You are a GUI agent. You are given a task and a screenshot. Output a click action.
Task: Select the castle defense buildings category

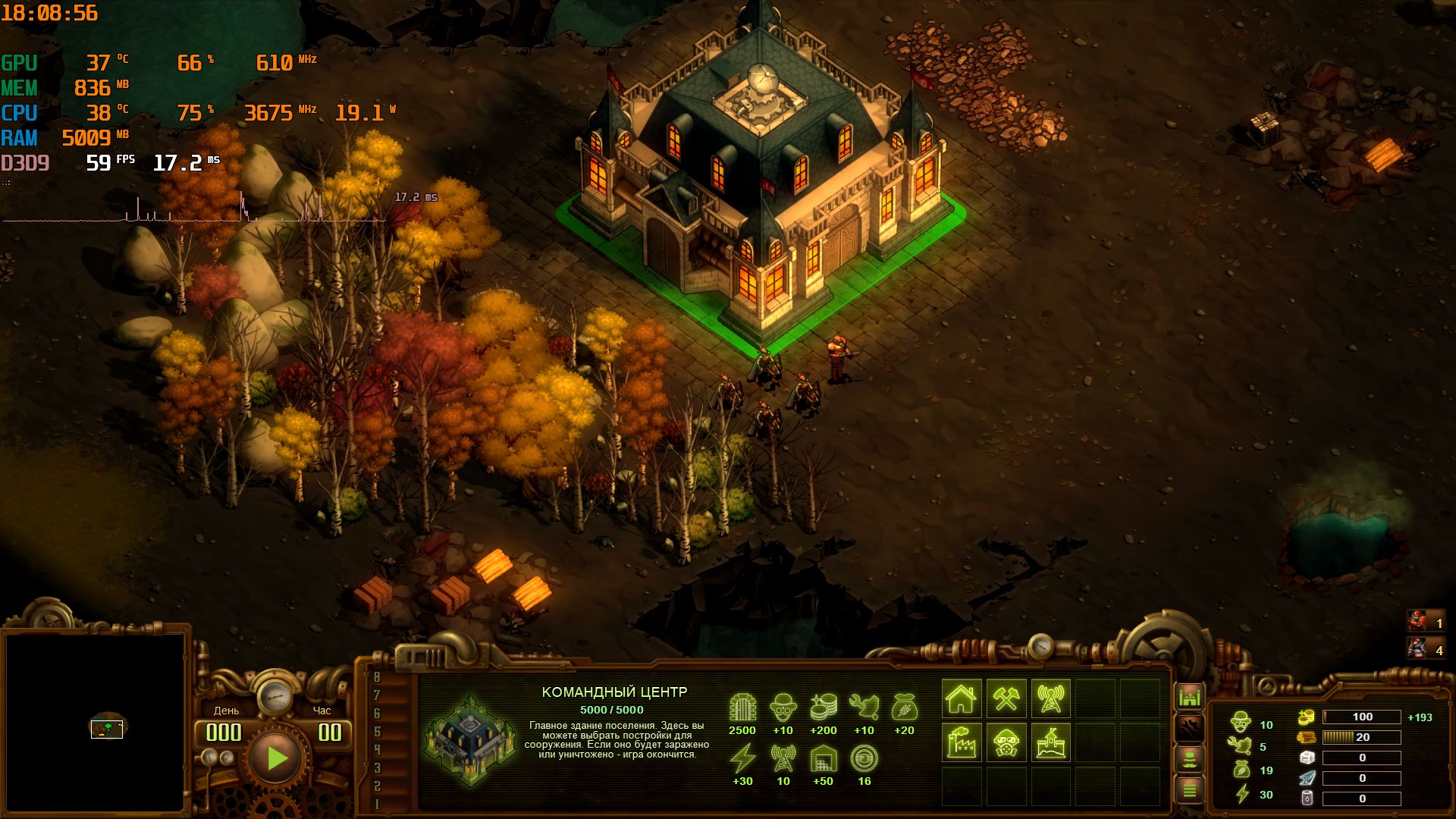click(x=1050, y=742)
